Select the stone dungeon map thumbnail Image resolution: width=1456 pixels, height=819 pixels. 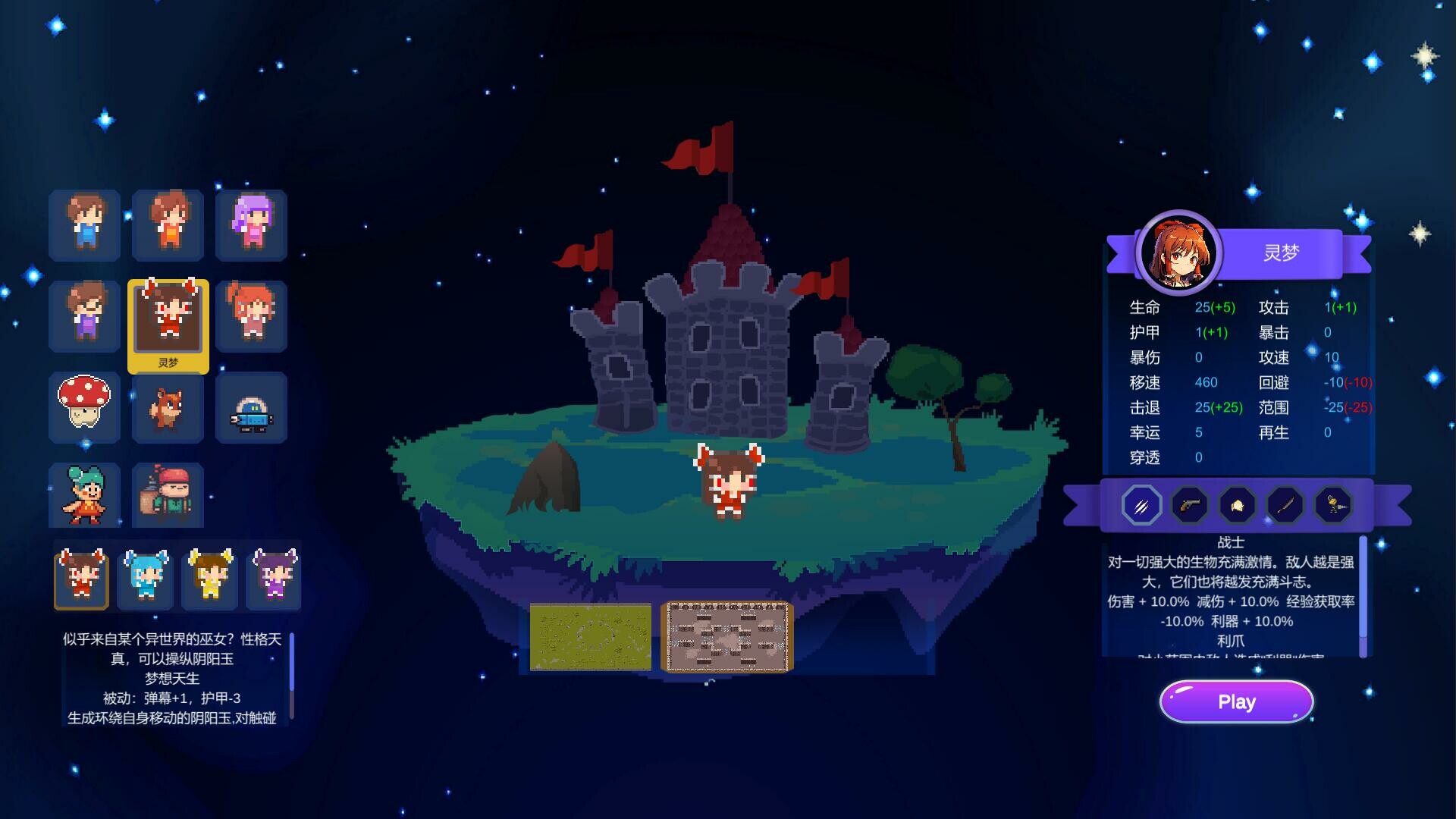coord(726,636)
